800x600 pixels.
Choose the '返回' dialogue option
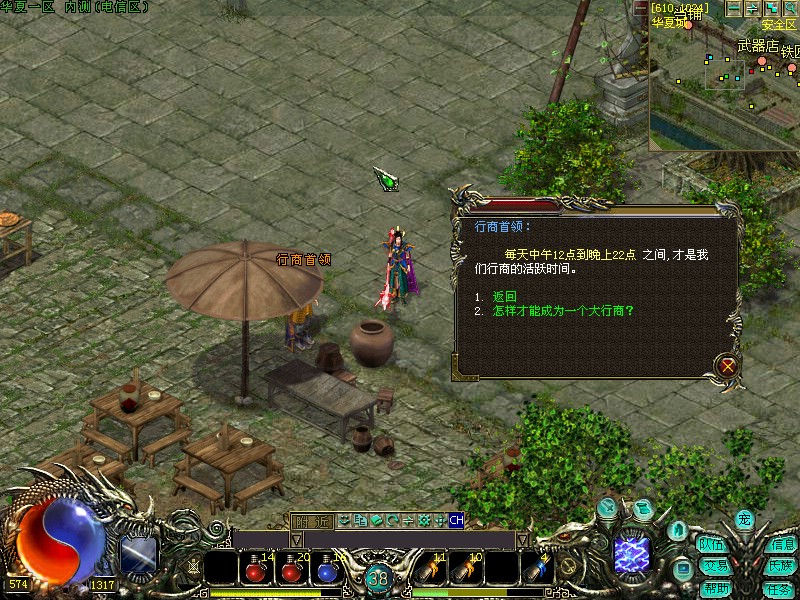504,297
